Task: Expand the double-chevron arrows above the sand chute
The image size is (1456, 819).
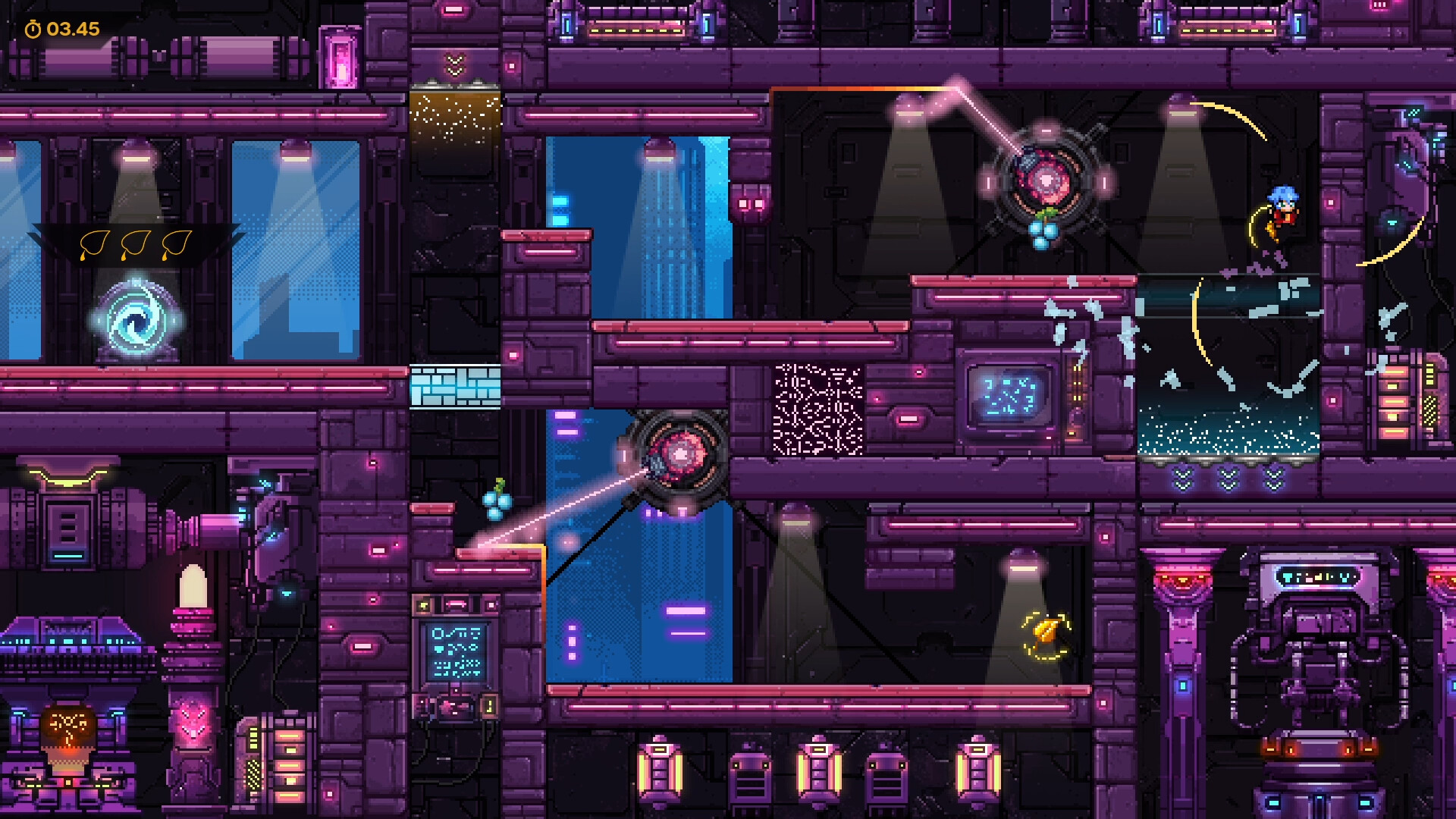Action: pyautogui.click(x=453, y=64)
